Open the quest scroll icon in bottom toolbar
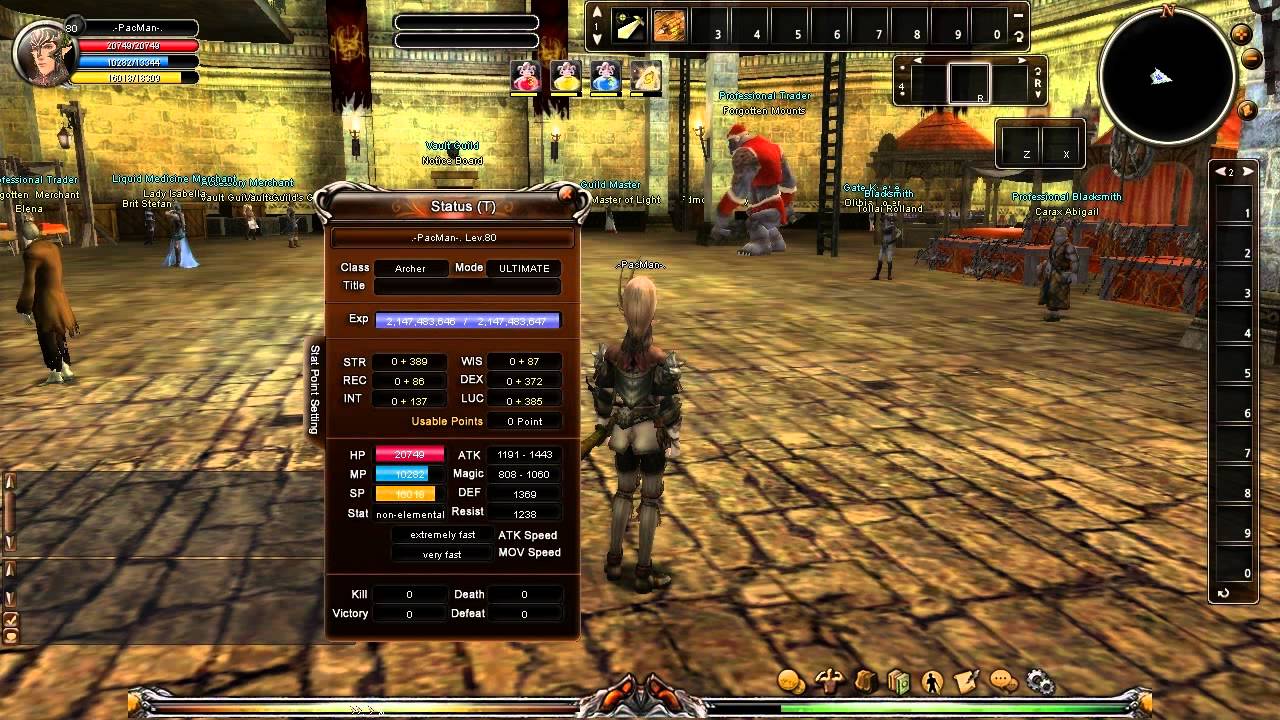This screenshot has width=1280, height=720. click(965, 678)
